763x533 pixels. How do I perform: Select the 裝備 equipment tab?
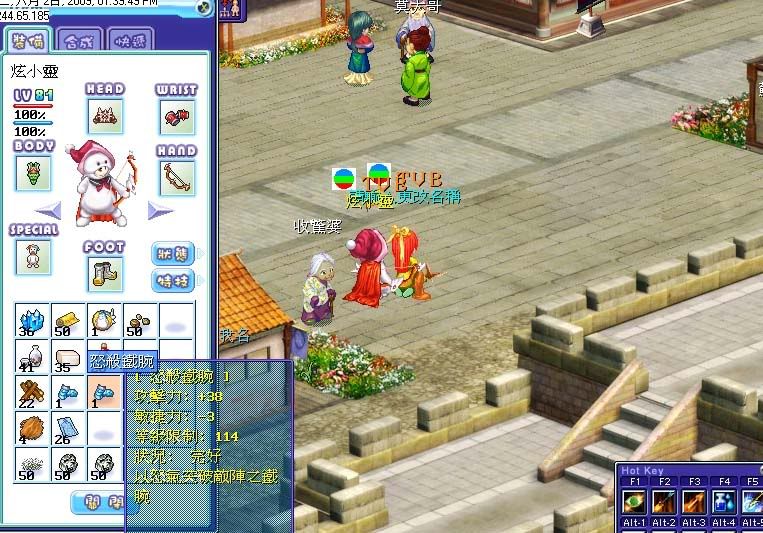pyautogui.click(x=26, y=40)
